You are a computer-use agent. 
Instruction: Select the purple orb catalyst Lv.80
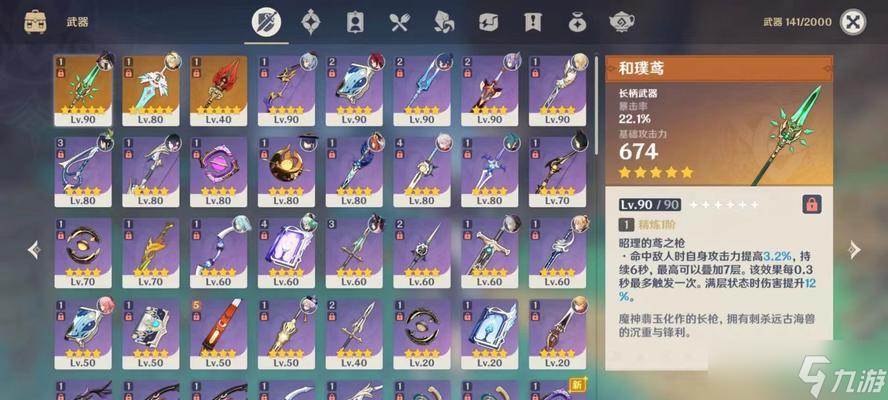coord(218,170)
